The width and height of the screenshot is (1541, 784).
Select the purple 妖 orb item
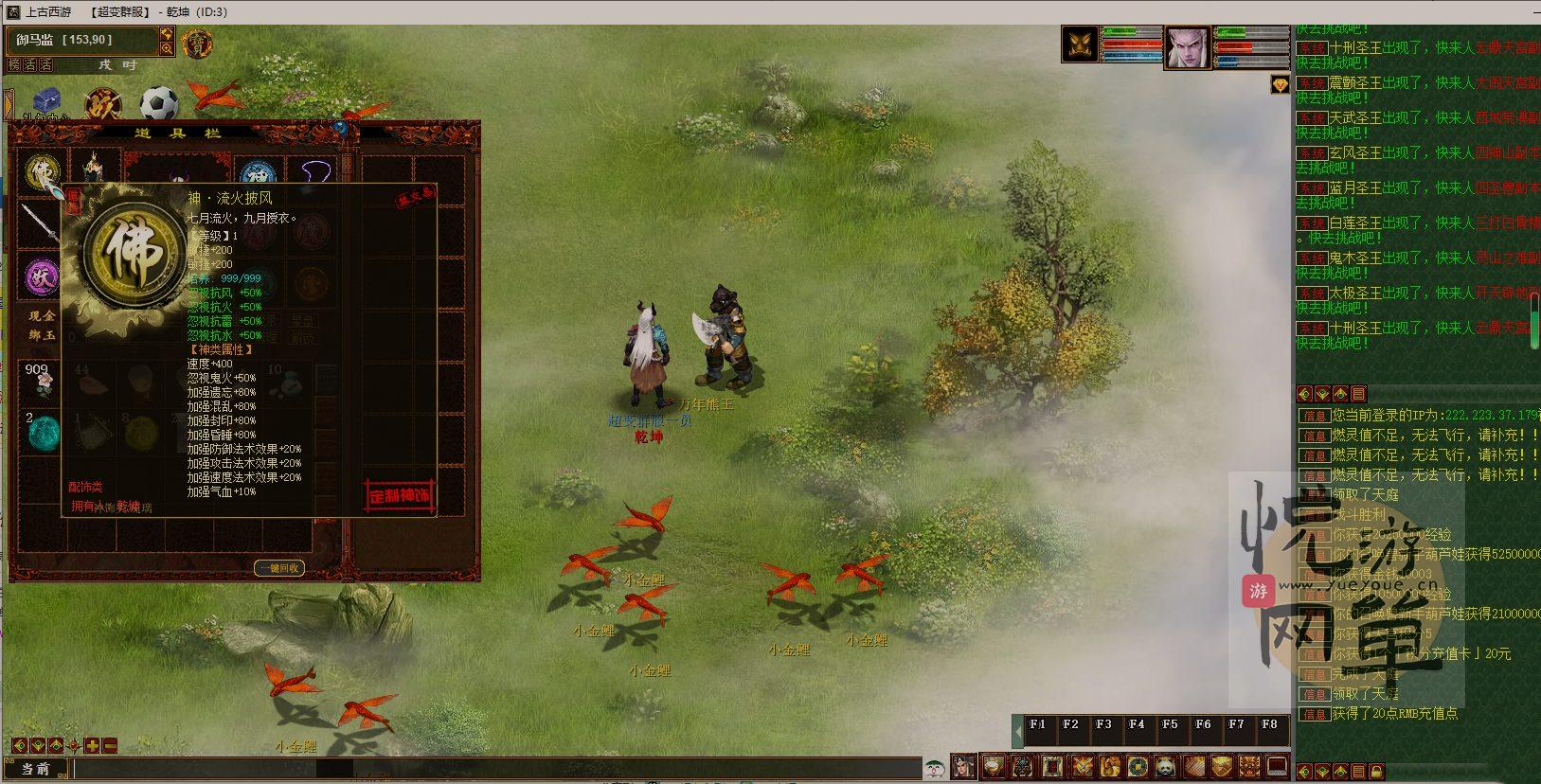click(x=41, y=277)
